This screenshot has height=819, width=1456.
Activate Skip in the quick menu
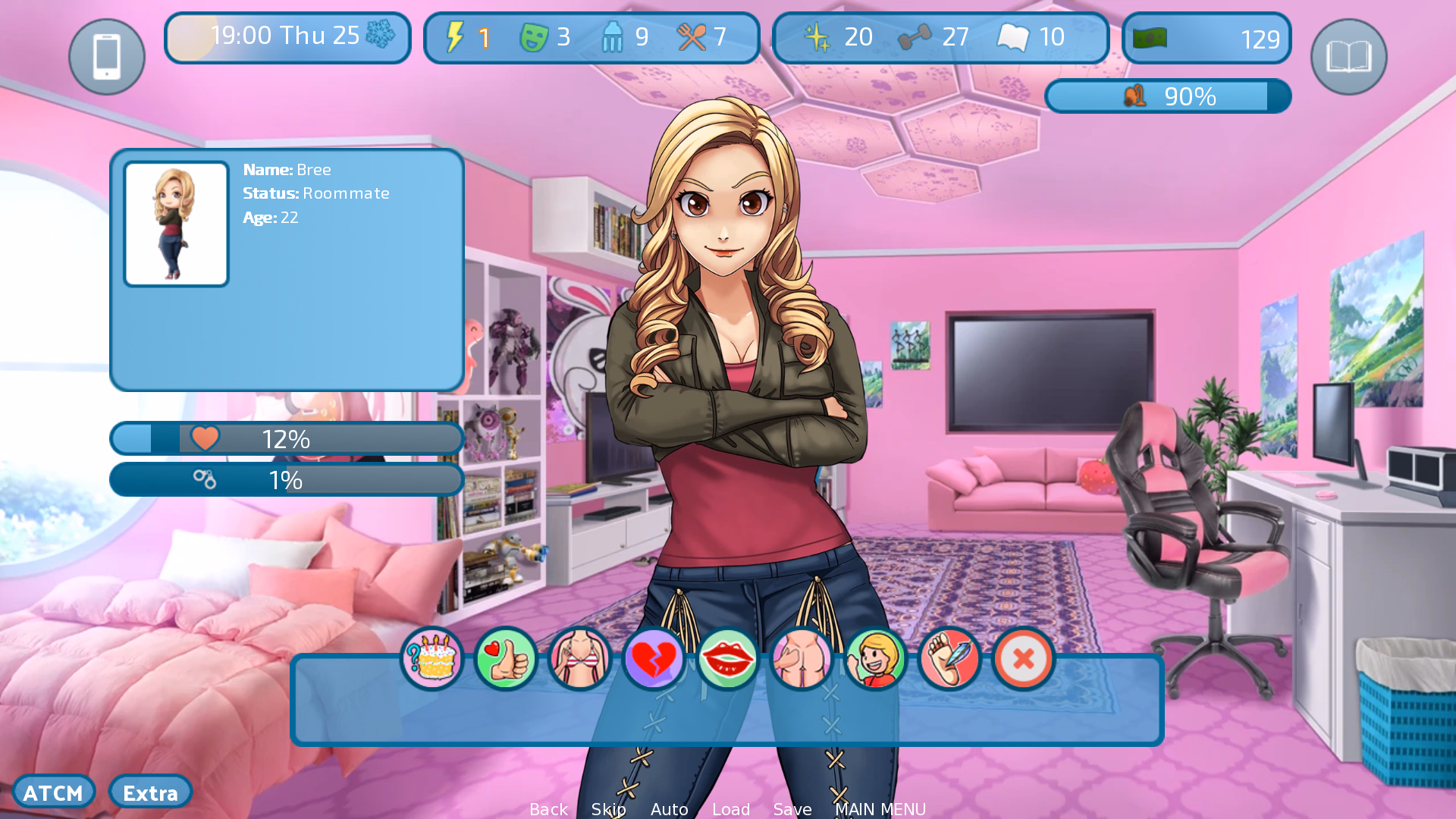[608, 809]
